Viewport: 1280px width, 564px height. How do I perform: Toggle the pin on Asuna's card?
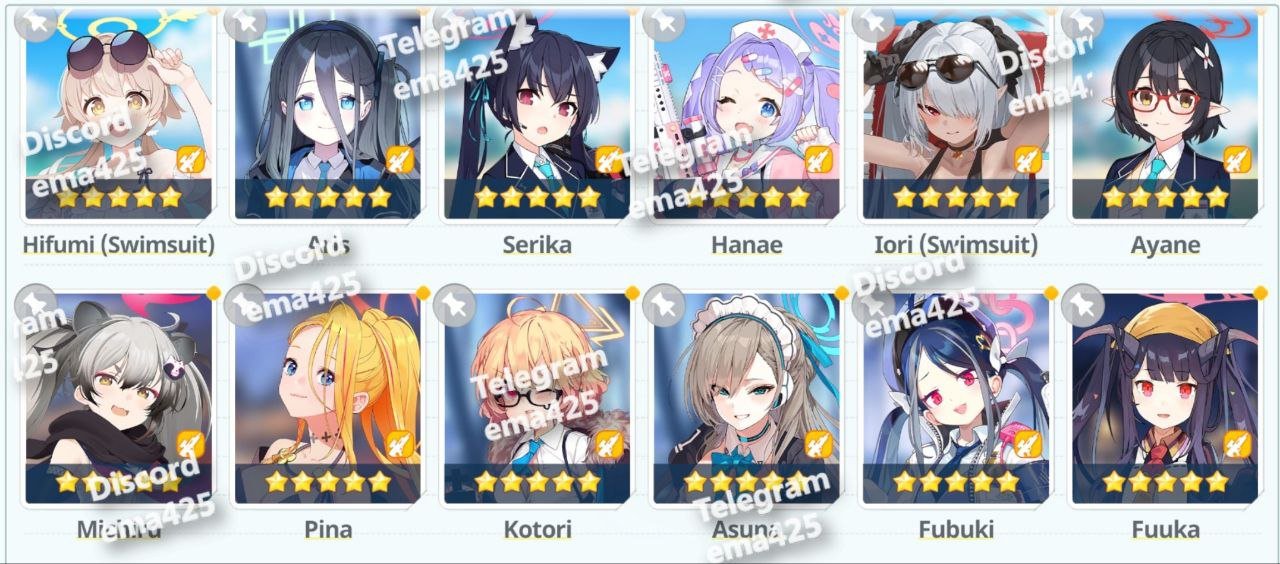pyautogui.click(x=663, y=305)
